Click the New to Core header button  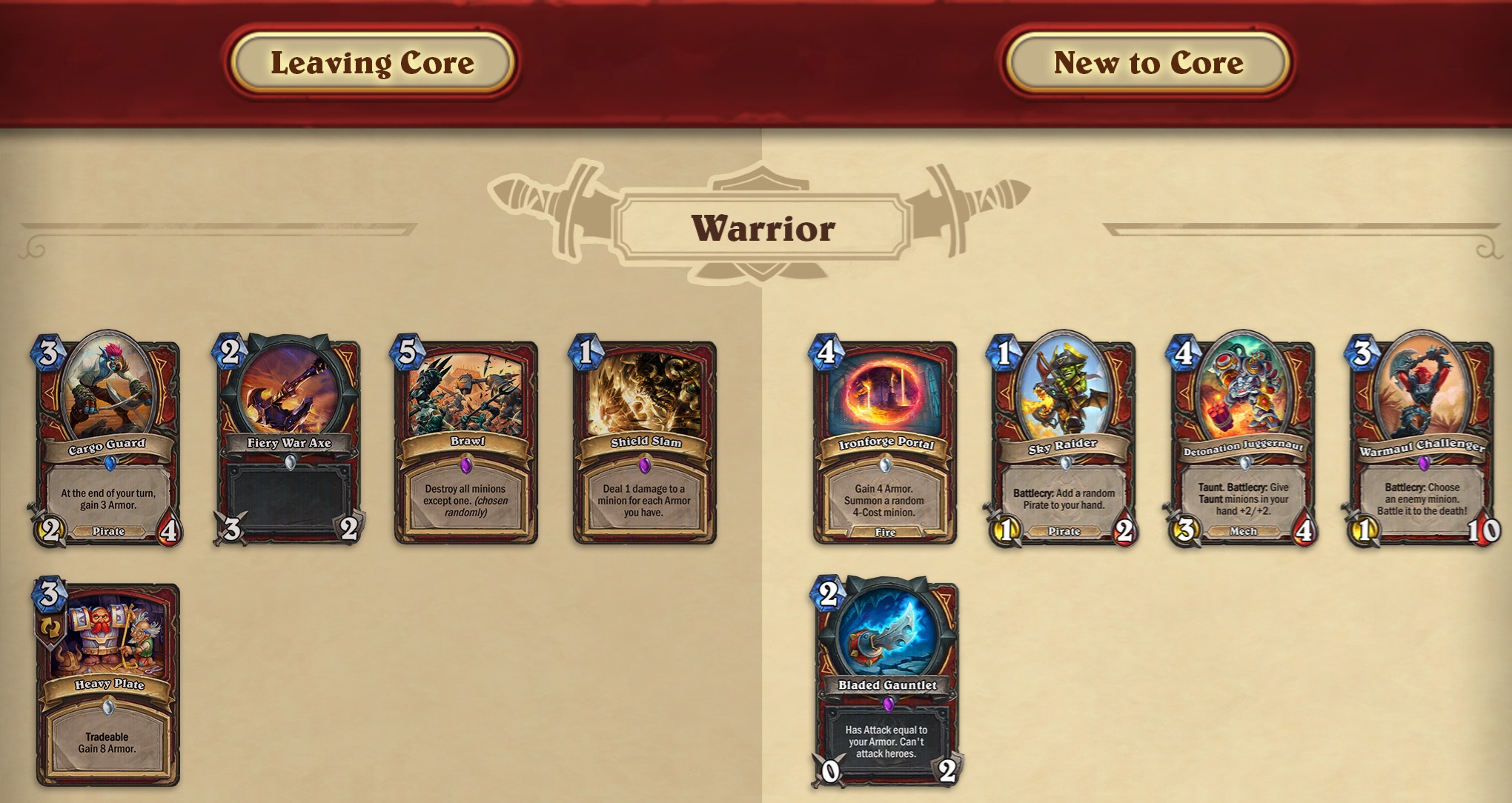coord(1147,63)
